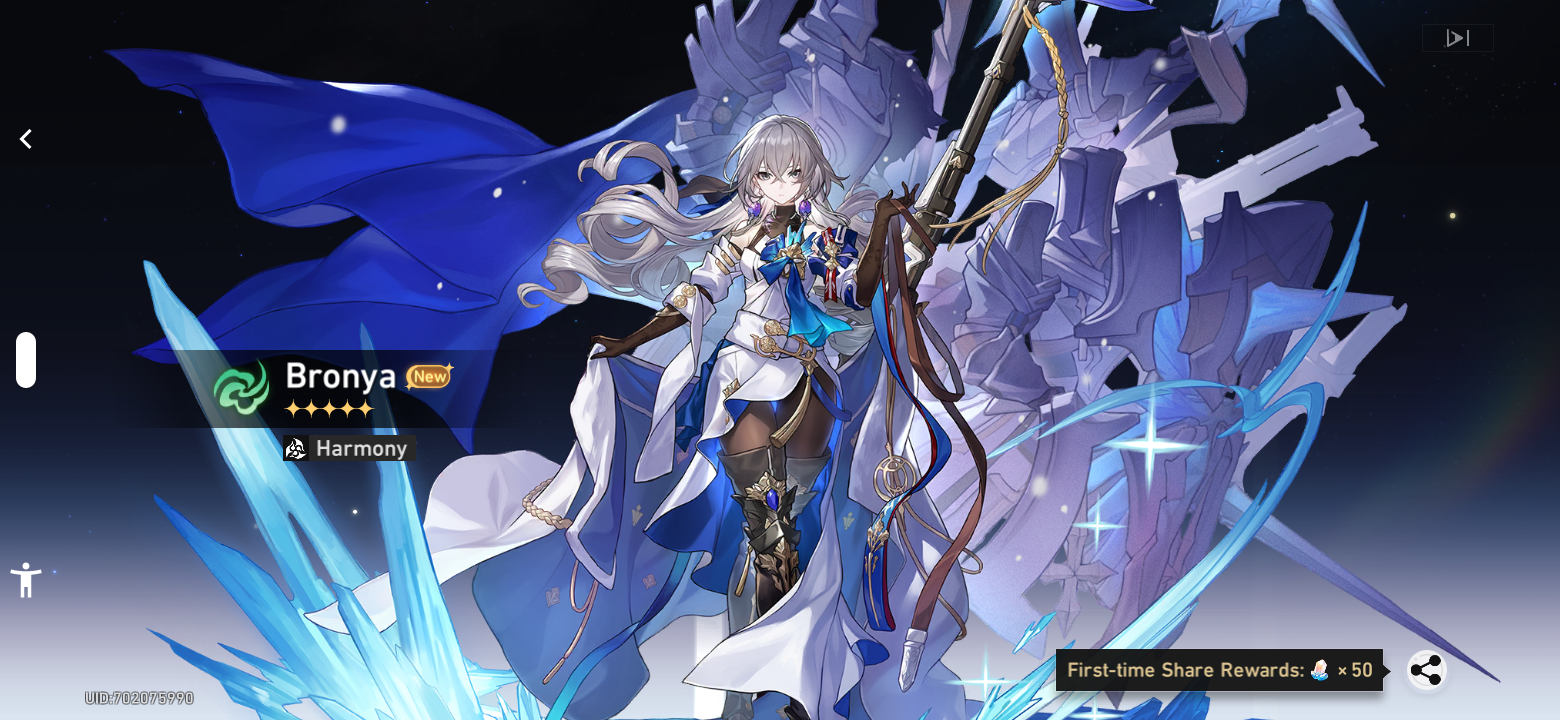The height and width of the screenshot is (720, 1560).
Task: Click the back arrow chevron
Action: click(25, 139)
